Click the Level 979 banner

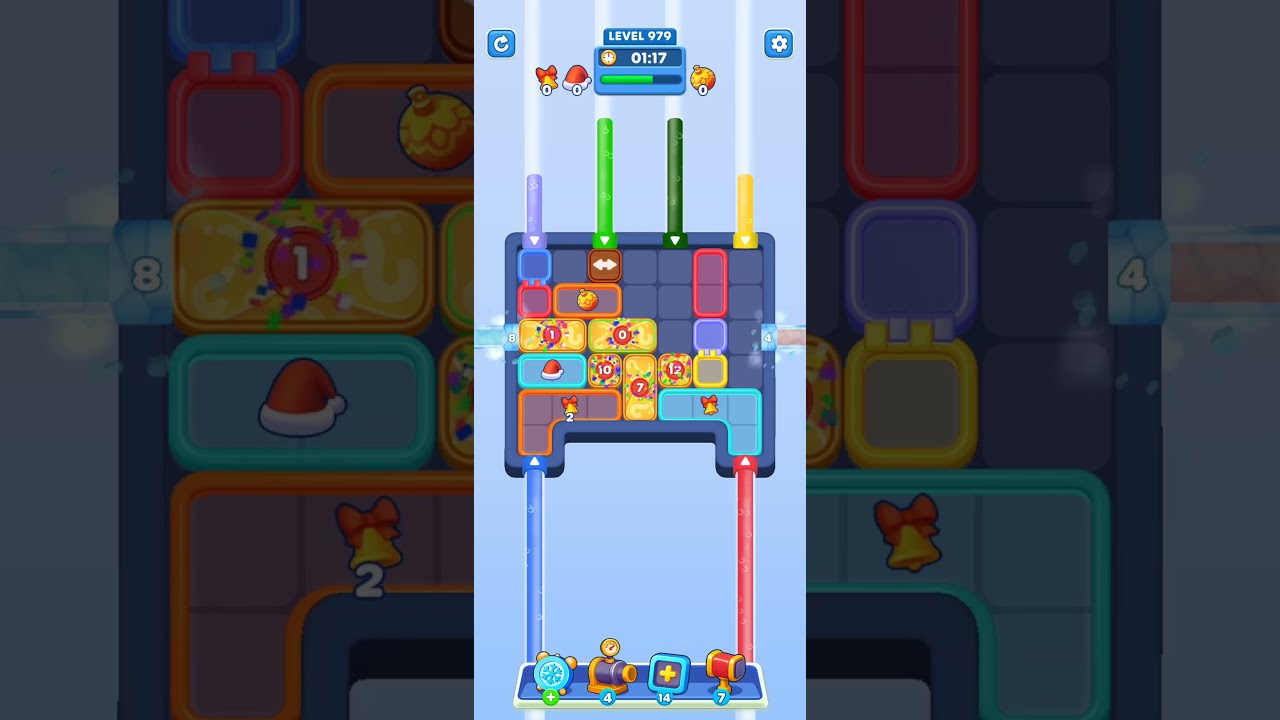639,36
